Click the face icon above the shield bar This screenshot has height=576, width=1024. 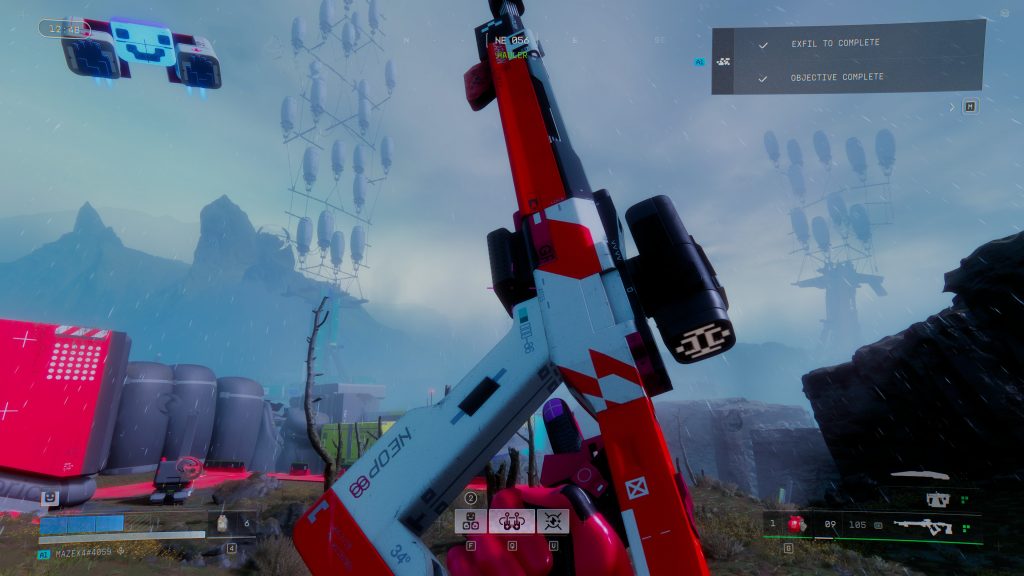pos(48,497)
